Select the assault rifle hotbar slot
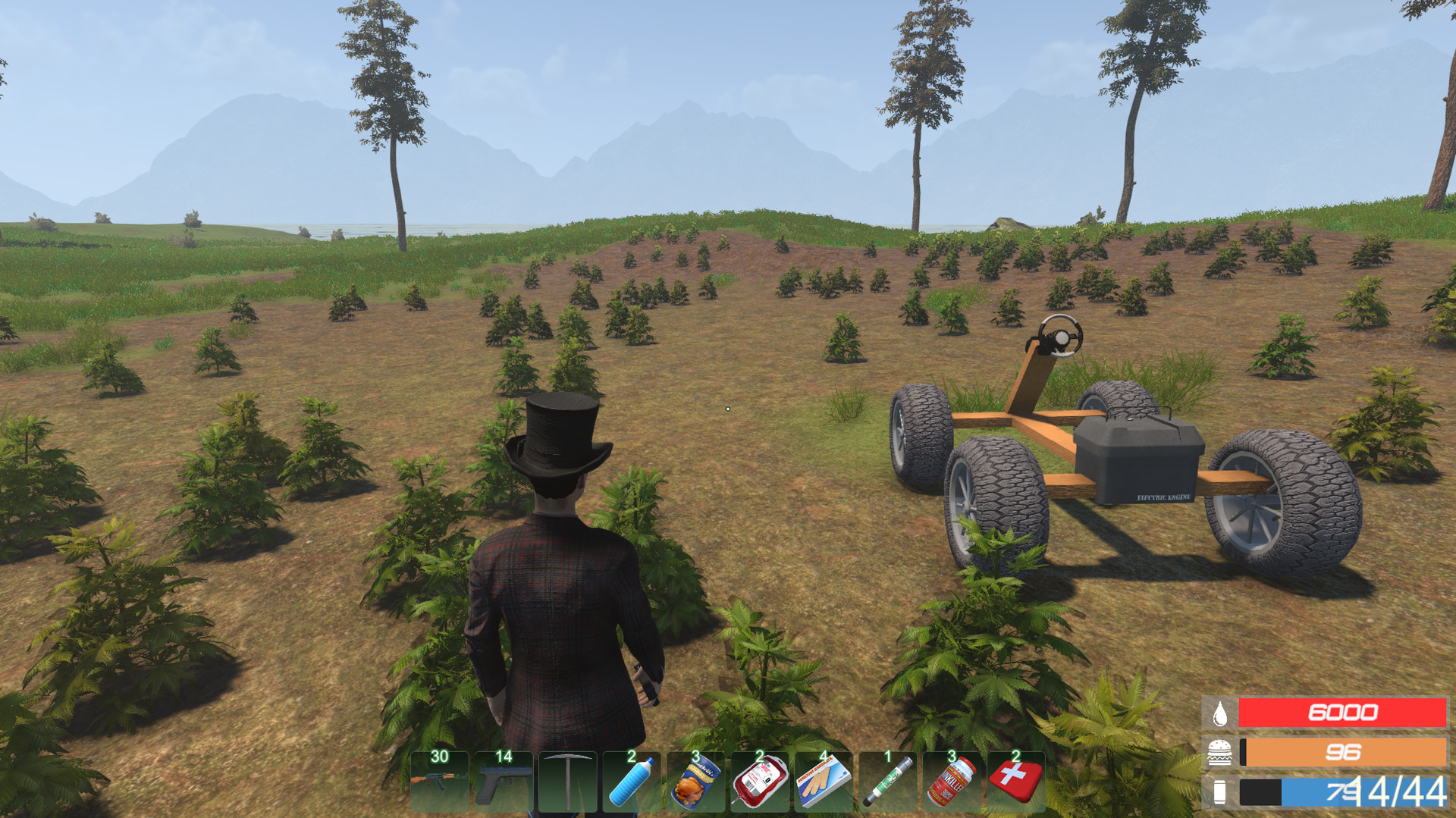The height and width of the screenshot is (818, 1456). 439,782
